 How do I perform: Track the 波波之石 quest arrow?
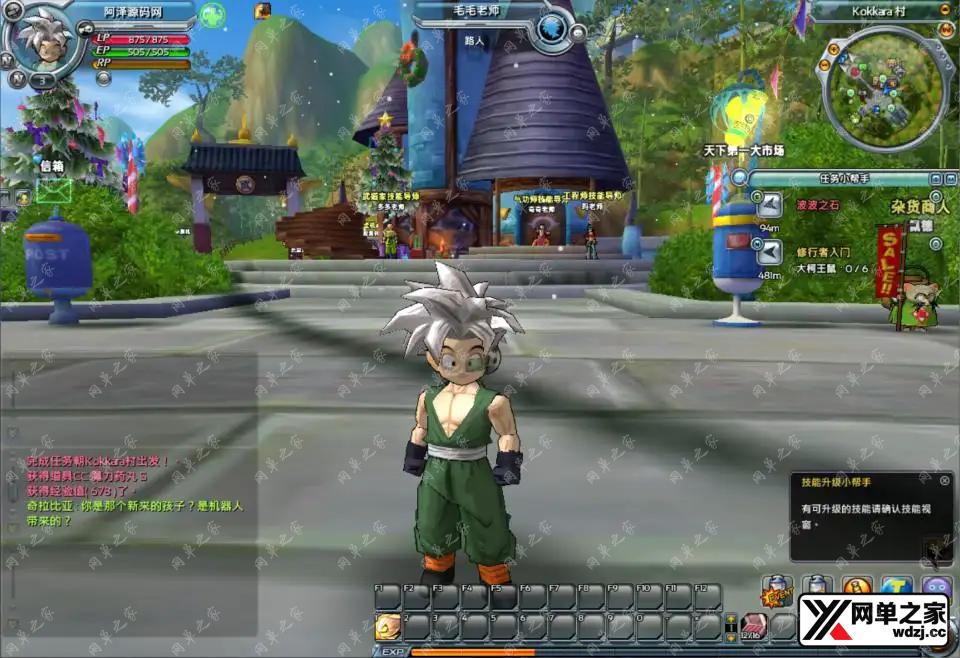[x=769, y=205]
